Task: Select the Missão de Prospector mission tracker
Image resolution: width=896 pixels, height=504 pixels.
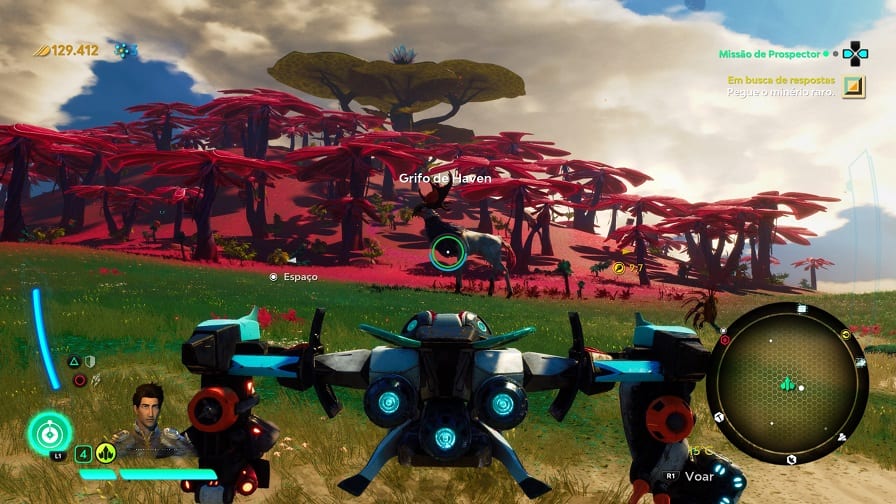Action: pyautogui.click(x=768, y=53)
